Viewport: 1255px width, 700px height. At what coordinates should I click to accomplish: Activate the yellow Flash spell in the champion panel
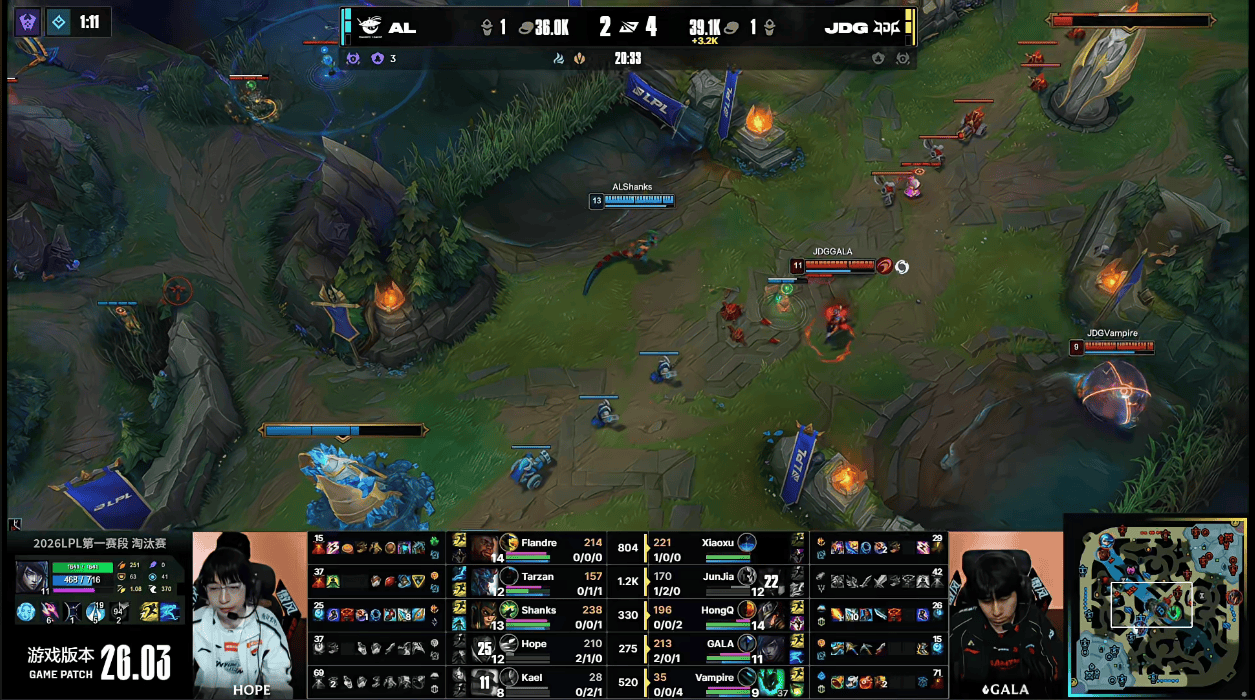[x=150, y=611]
